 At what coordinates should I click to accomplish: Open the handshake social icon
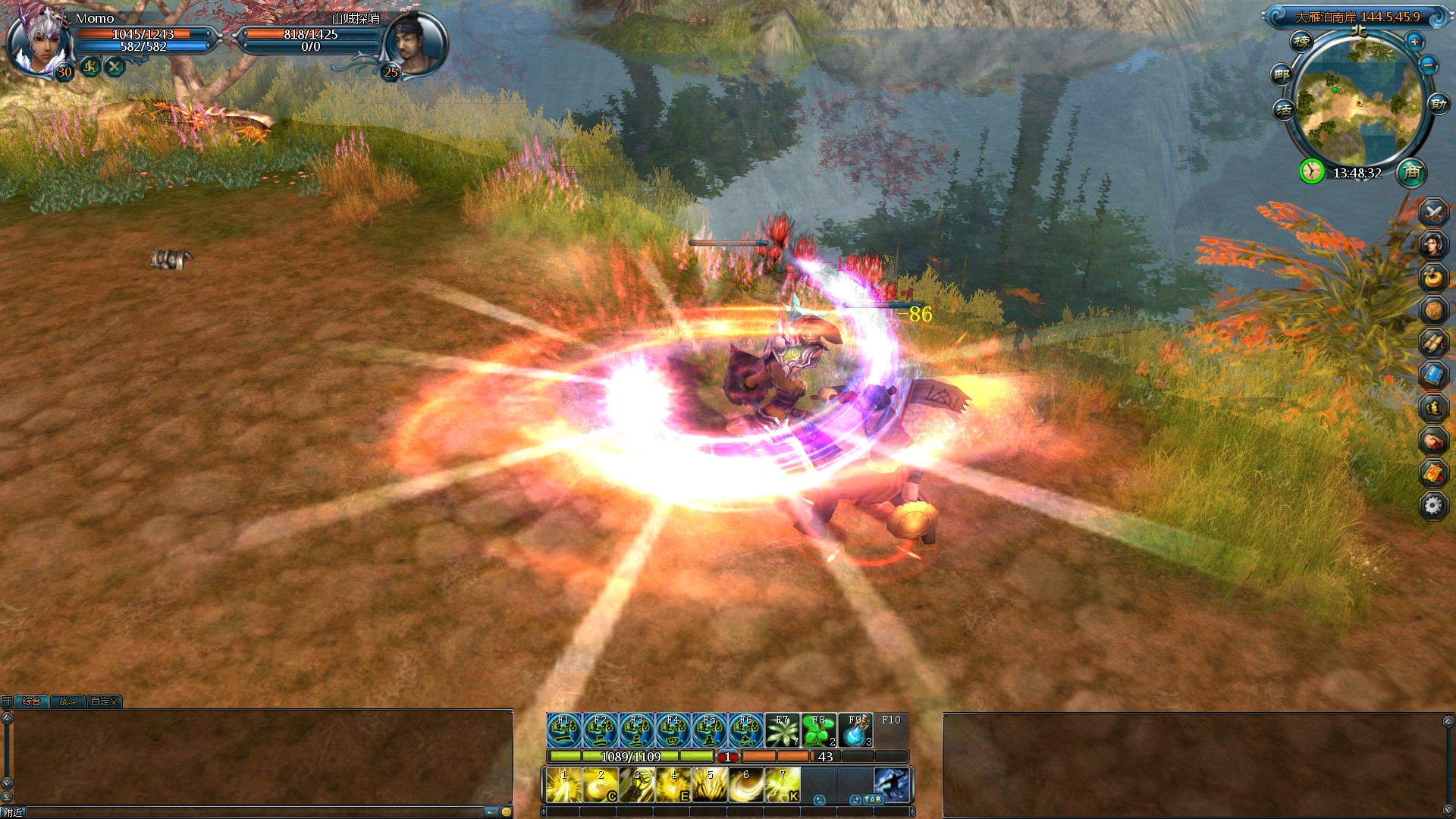coord(1433,441)
